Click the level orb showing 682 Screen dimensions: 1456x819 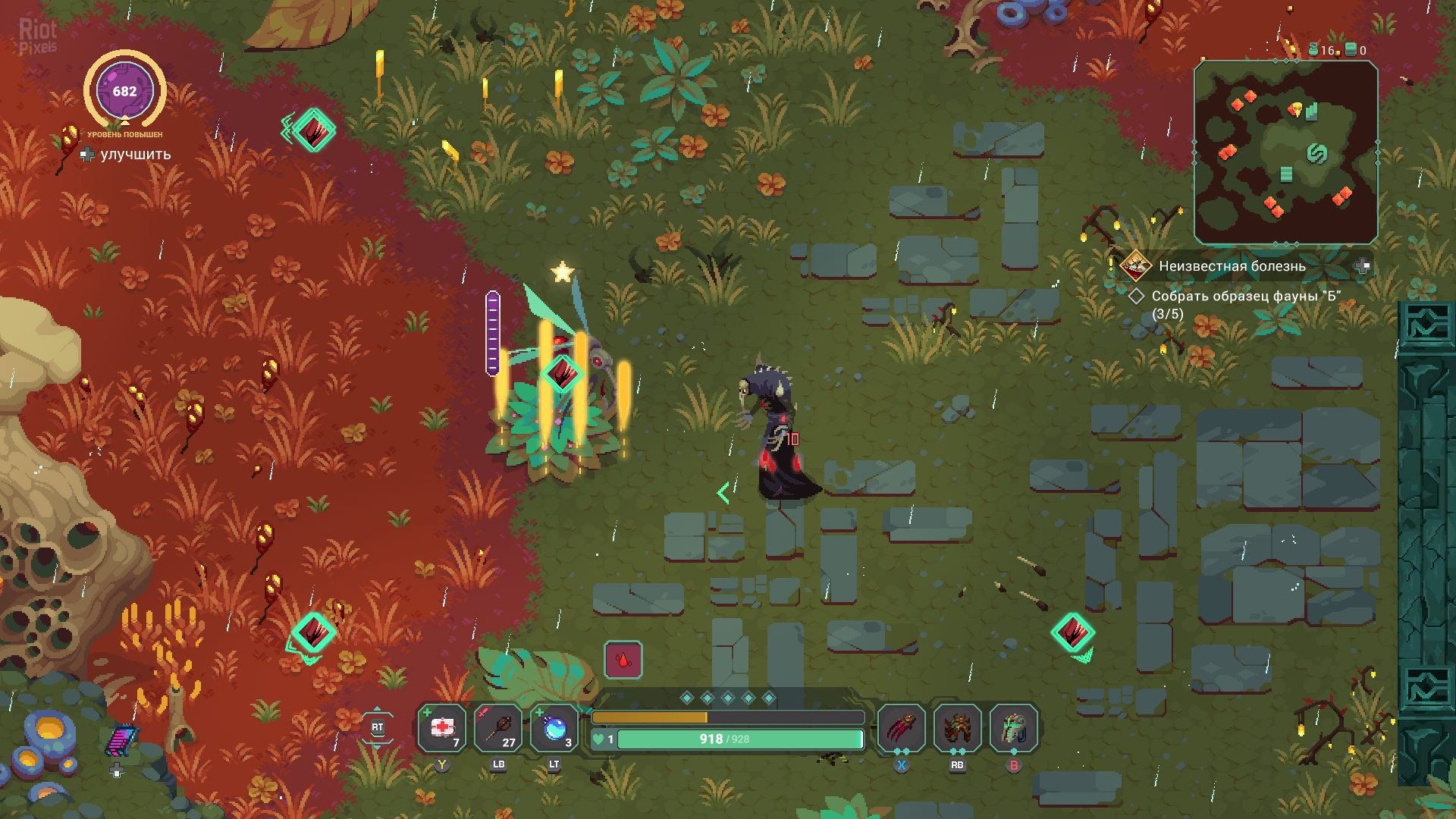(124, 92)
